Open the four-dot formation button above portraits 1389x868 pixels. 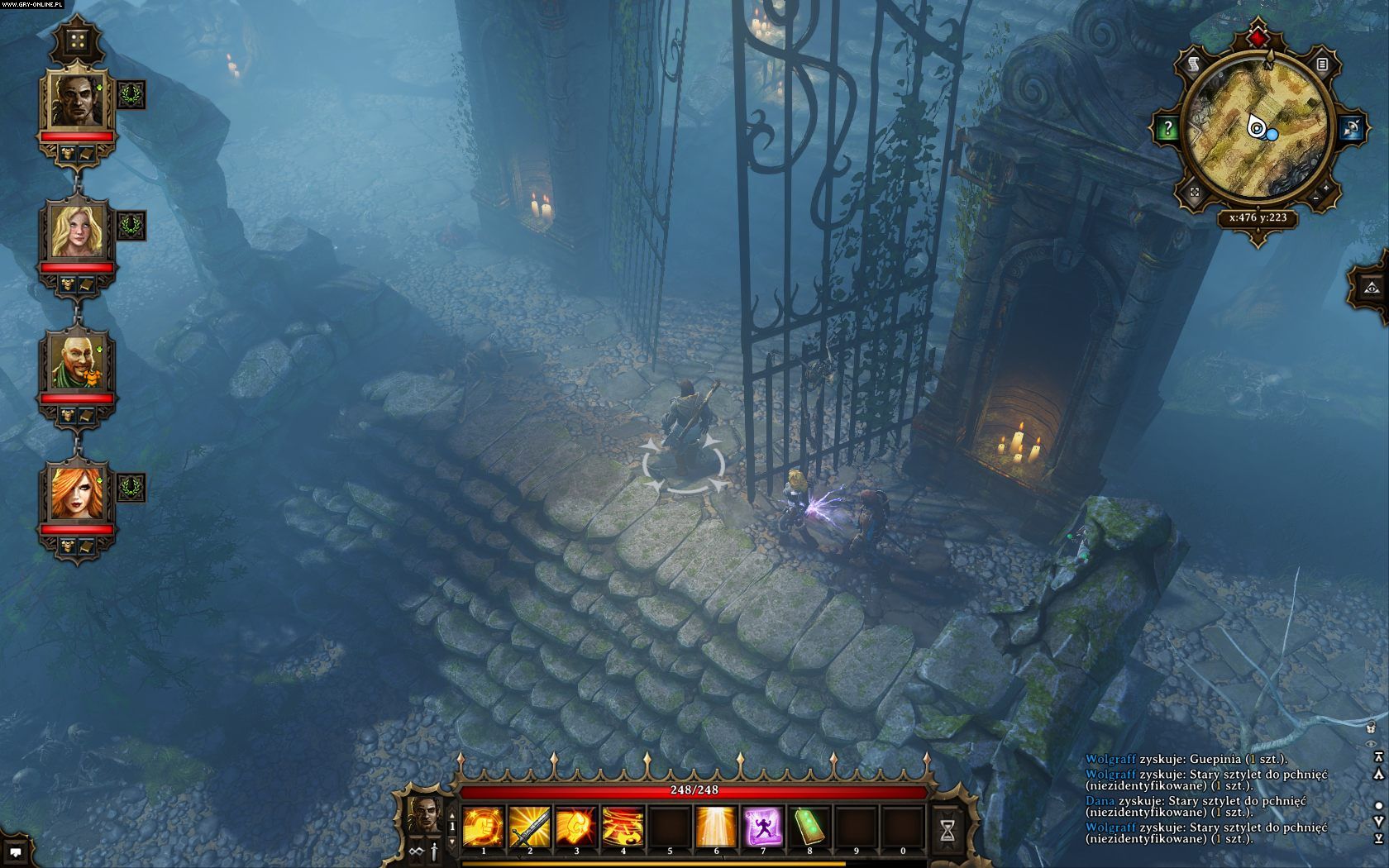click(77, 40)
